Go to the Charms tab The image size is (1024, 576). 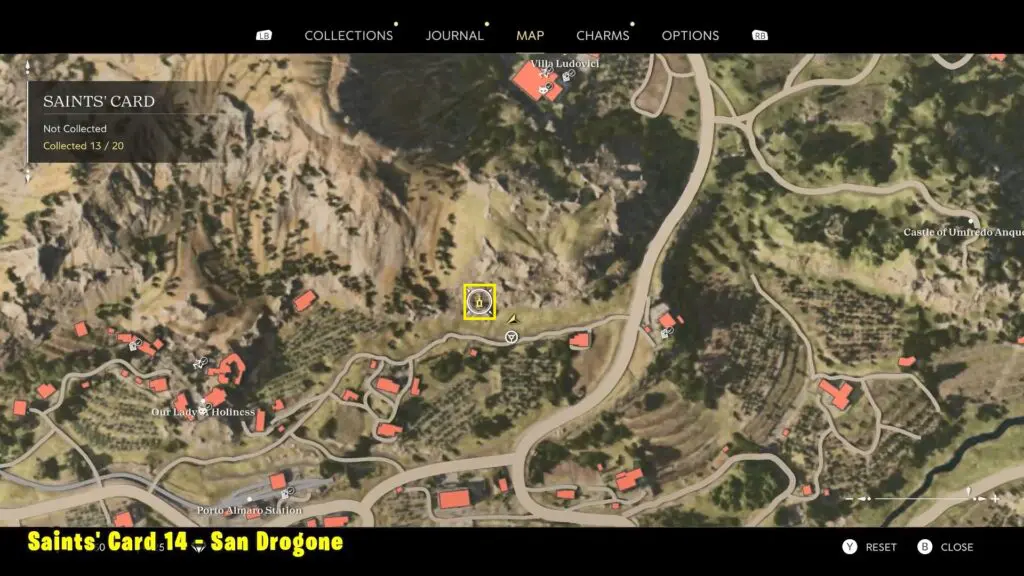(x=602, y=35)
